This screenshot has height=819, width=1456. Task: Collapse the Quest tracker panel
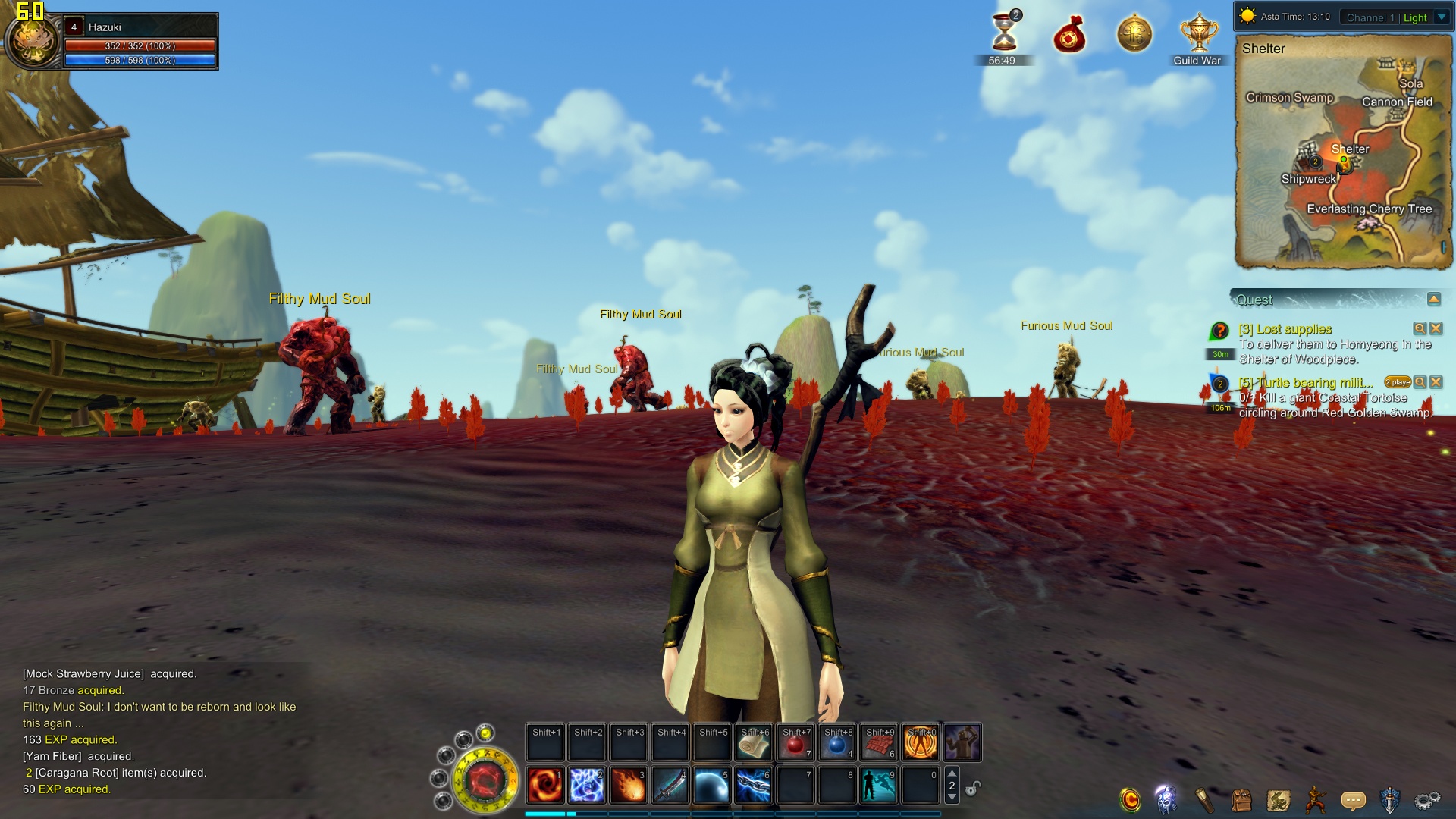pyautogui.click(x=1433, y=300)
